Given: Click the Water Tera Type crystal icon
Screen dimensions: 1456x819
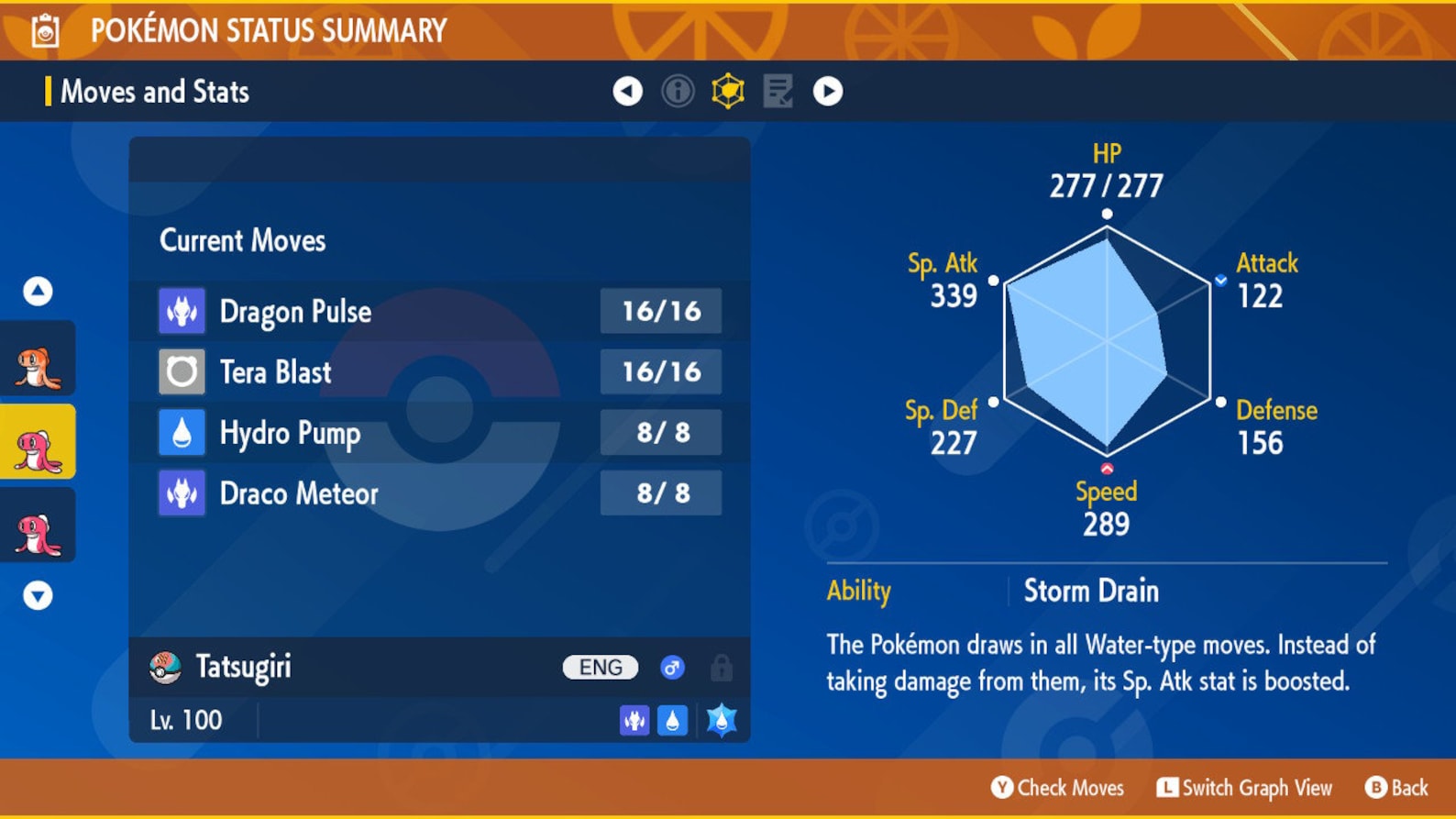Looking at the screenshot, I should click(721, 720).
